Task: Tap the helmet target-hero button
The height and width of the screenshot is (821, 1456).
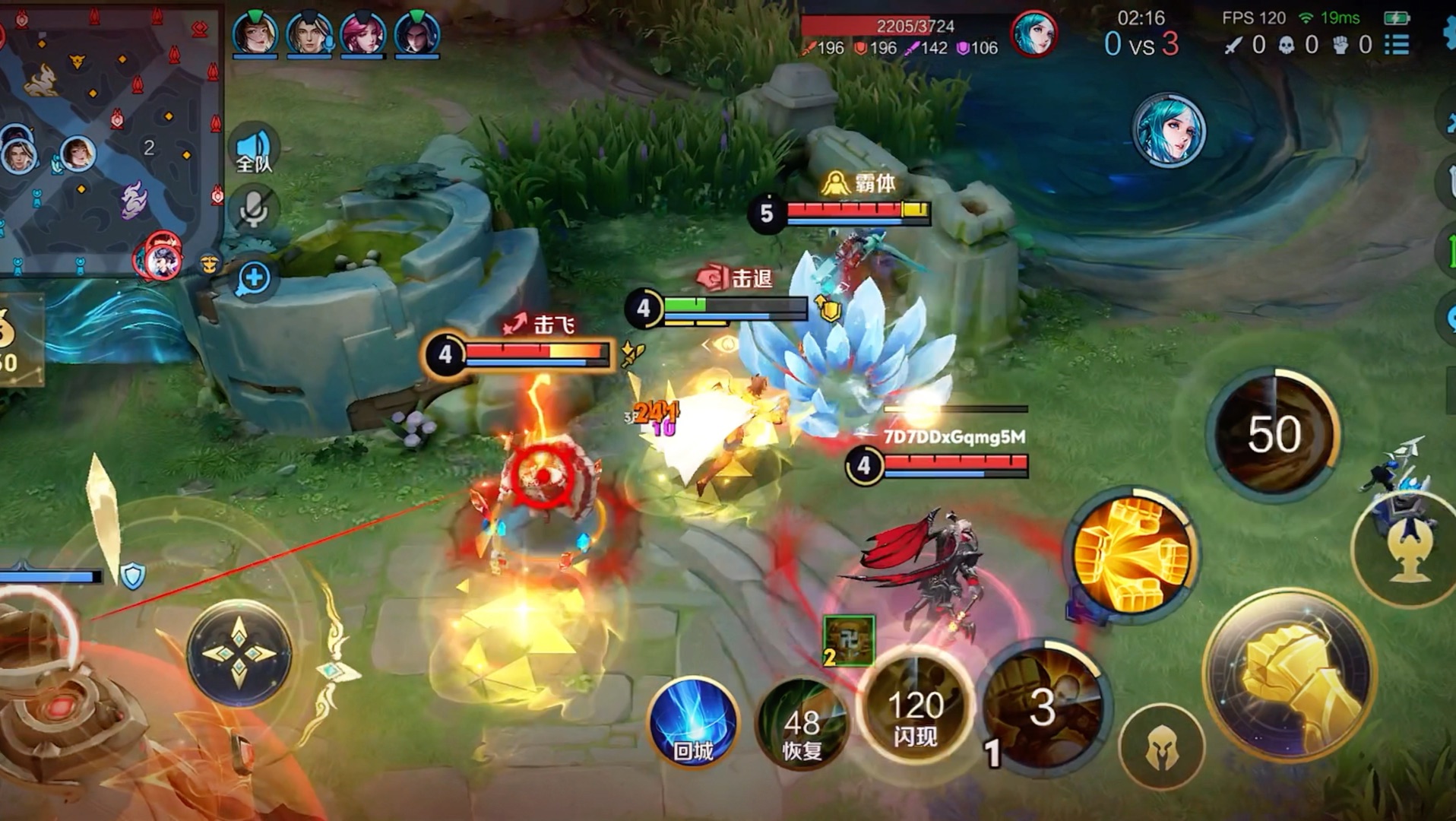Action: tap(1161, 749)
